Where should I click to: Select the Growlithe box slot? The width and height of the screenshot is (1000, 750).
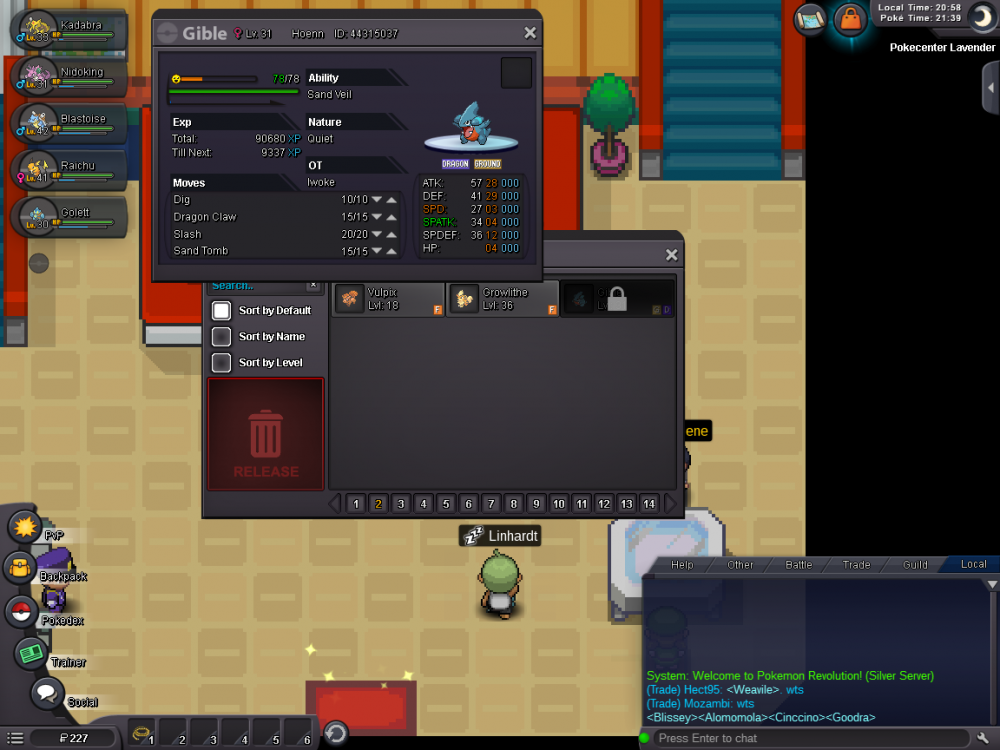coord(503,298)
